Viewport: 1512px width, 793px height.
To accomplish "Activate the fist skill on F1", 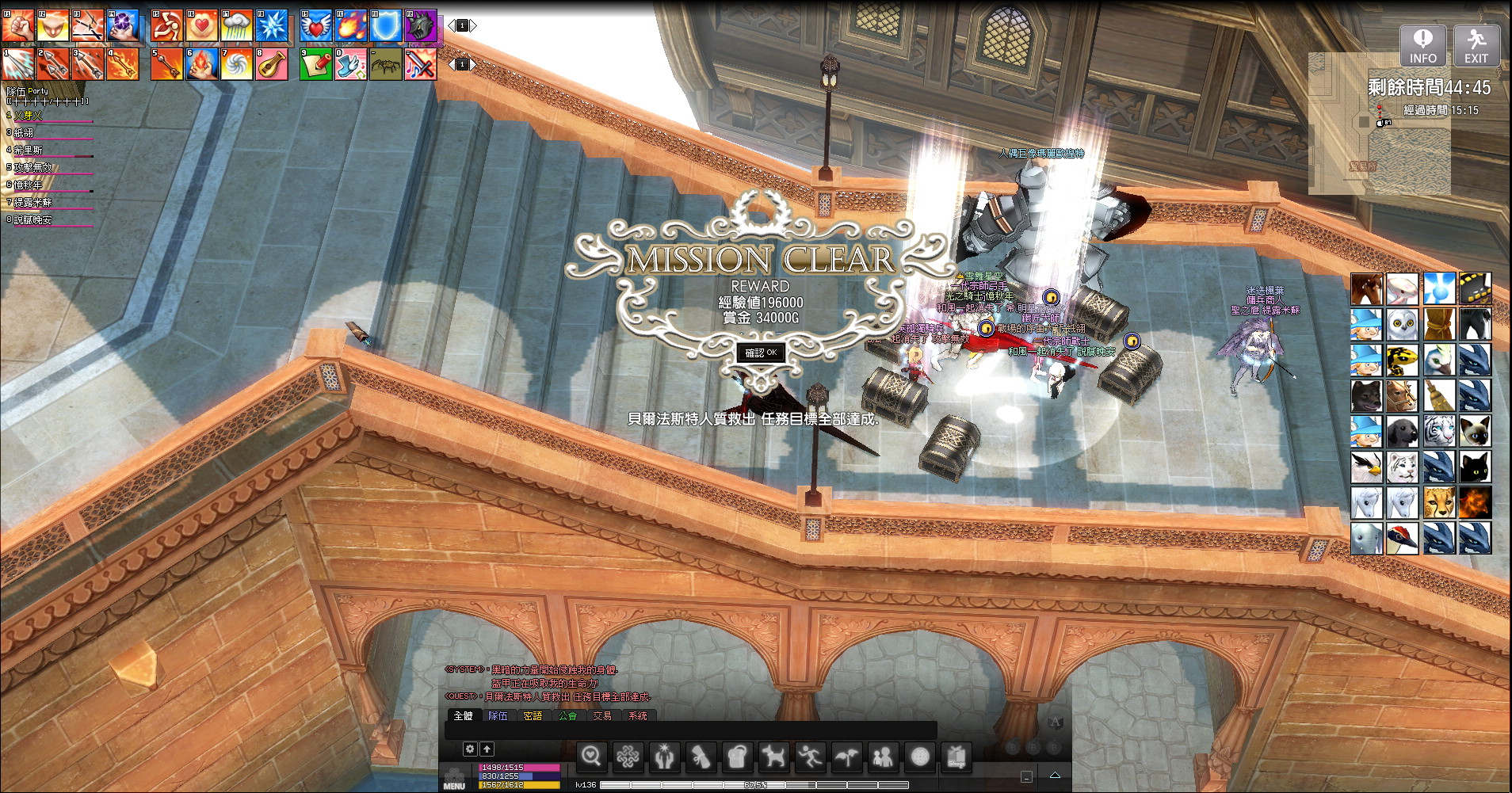I will click(17, 26).
